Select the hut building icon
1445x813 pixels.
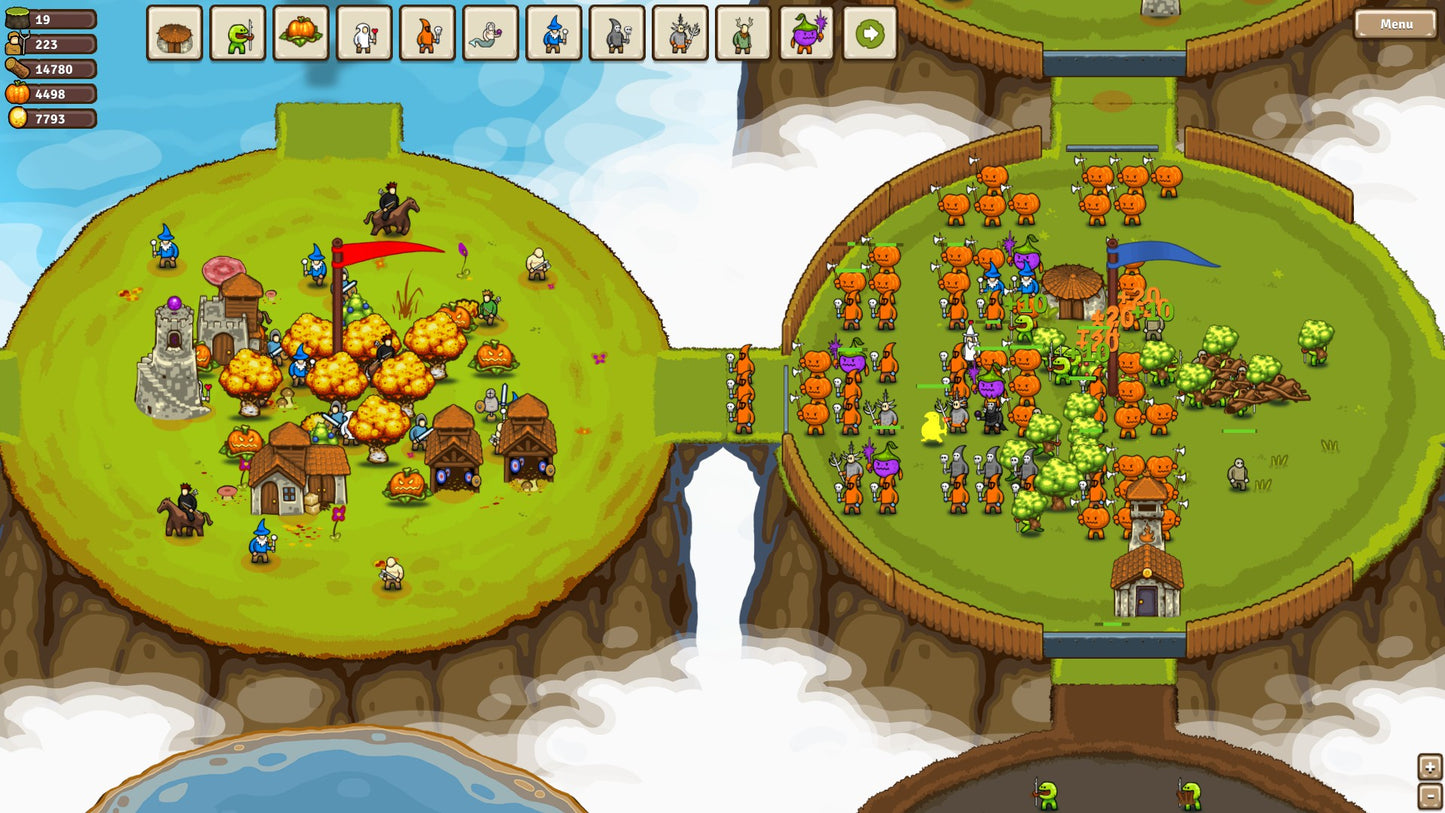pos(172,33)
